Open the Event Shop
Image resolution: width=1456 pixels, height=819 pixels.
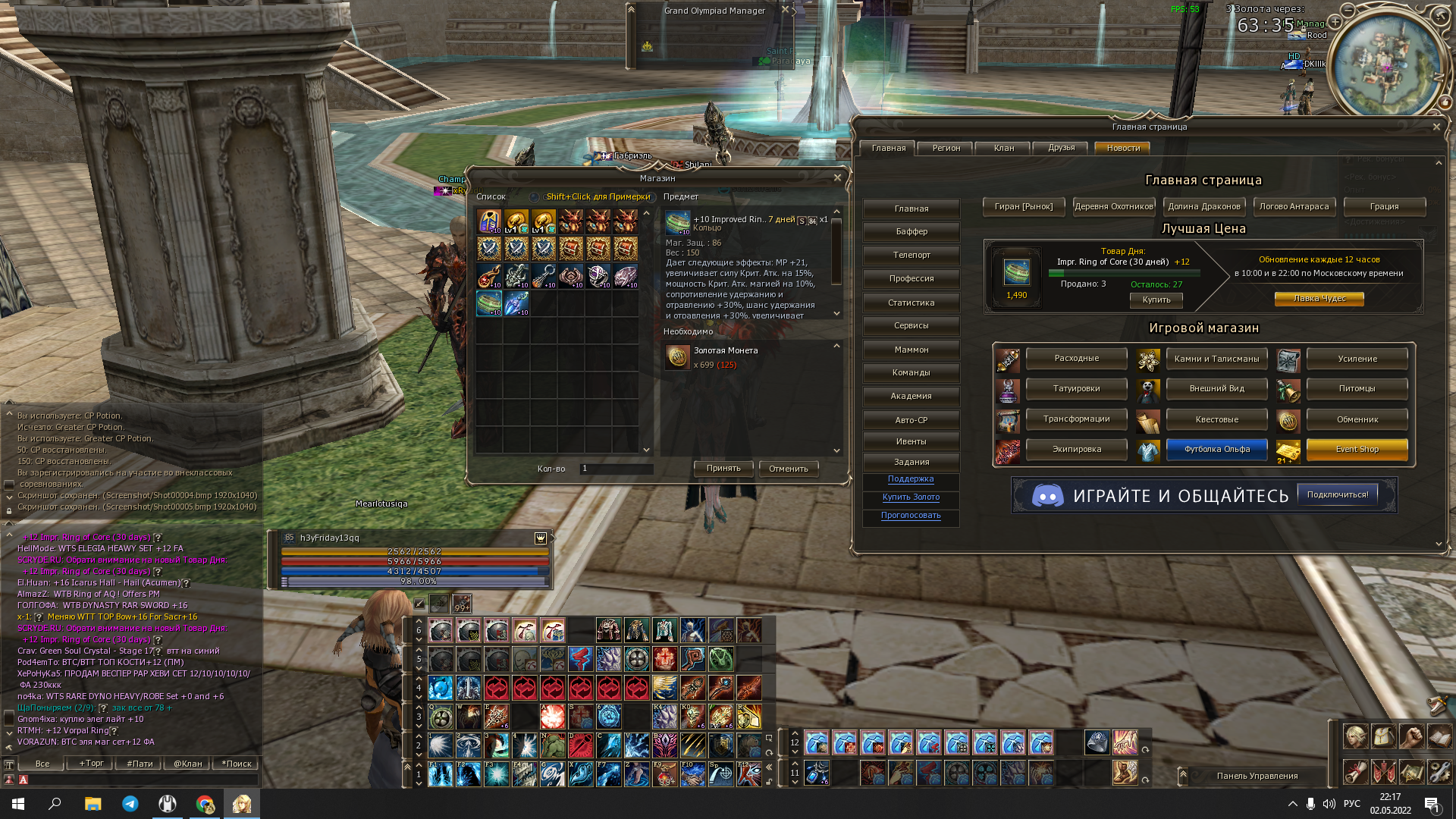click(1357, 449)
